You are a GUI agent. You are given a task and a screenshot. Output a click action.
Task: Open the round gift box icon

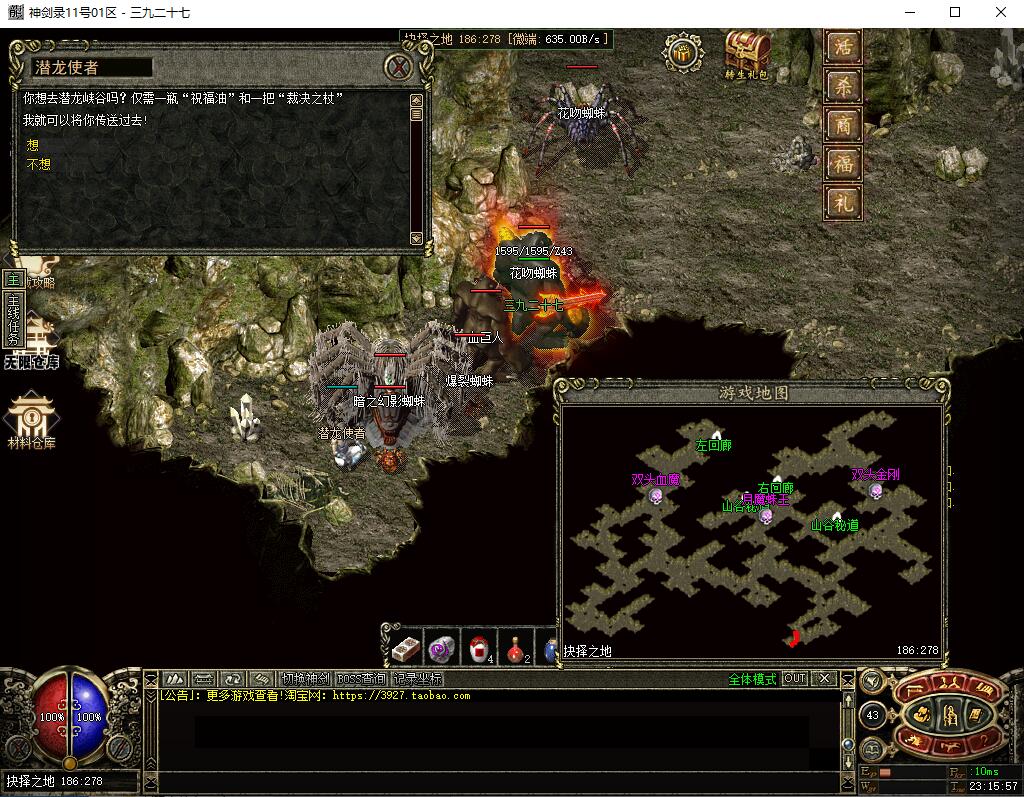click(683, 53)
